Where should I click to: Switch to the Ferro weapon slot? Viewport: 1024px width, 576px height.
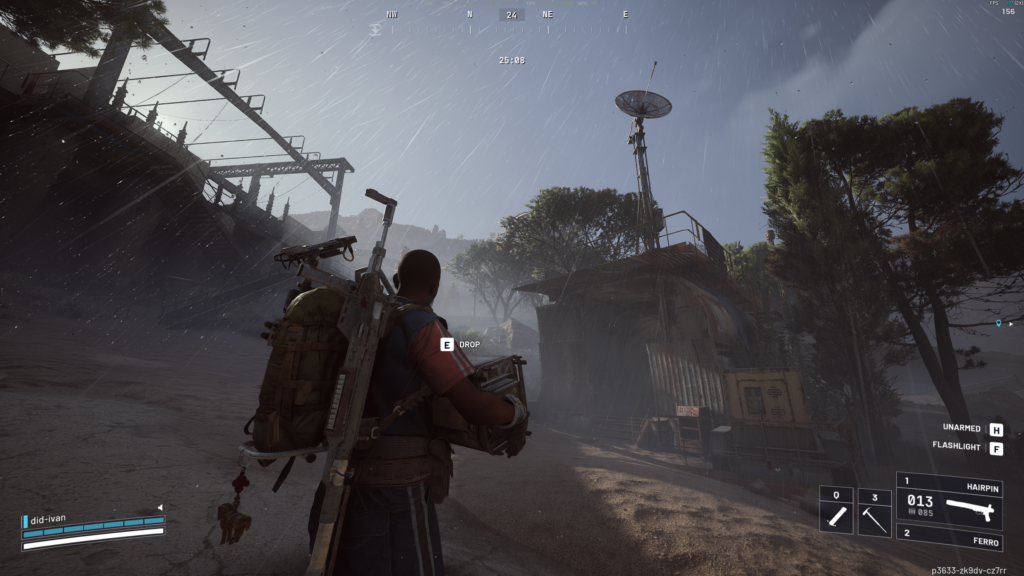pos(949,536)
